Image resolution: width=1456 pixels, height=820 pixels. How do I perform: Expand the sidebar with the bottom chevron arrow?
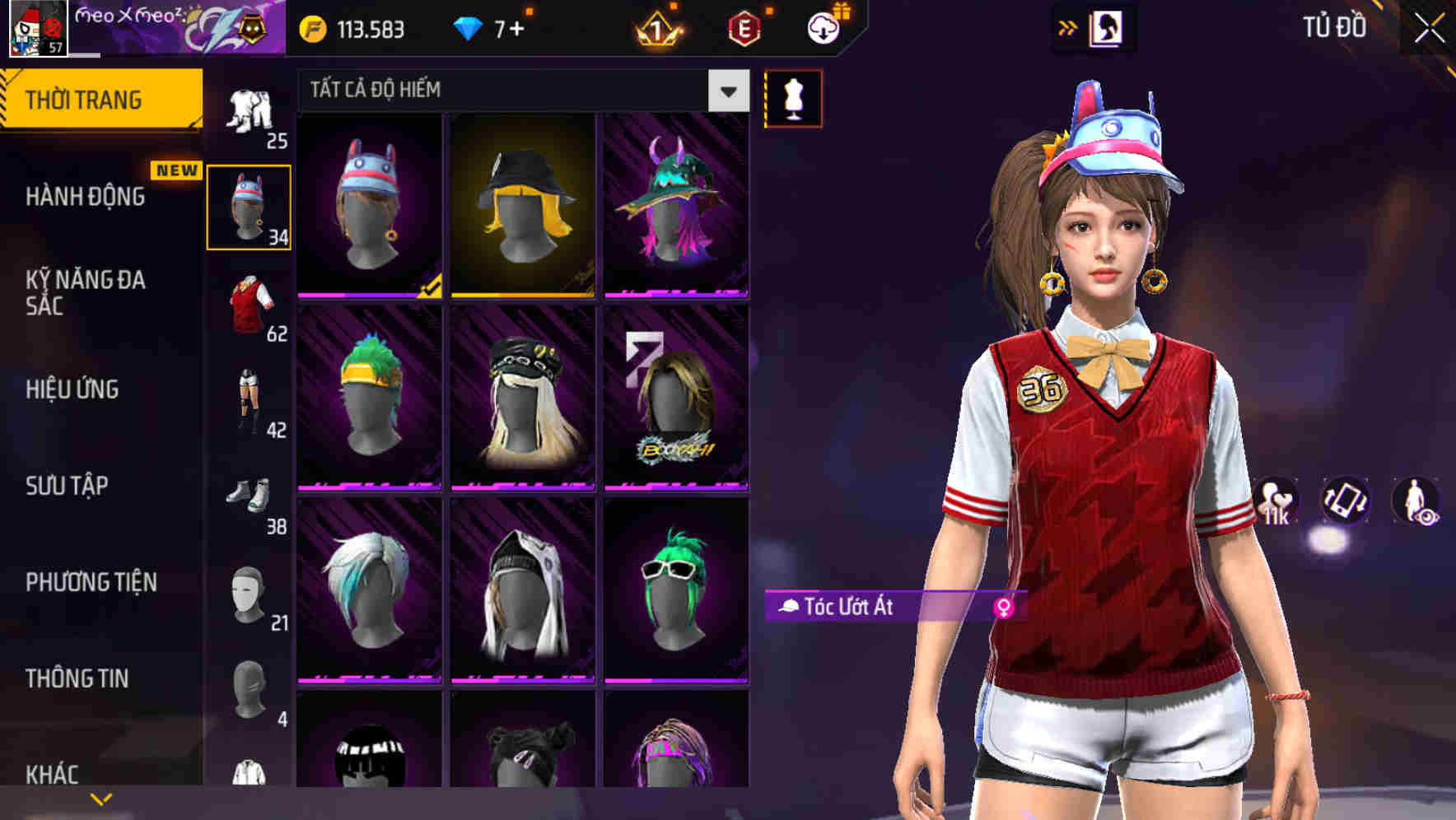(100, 798)
